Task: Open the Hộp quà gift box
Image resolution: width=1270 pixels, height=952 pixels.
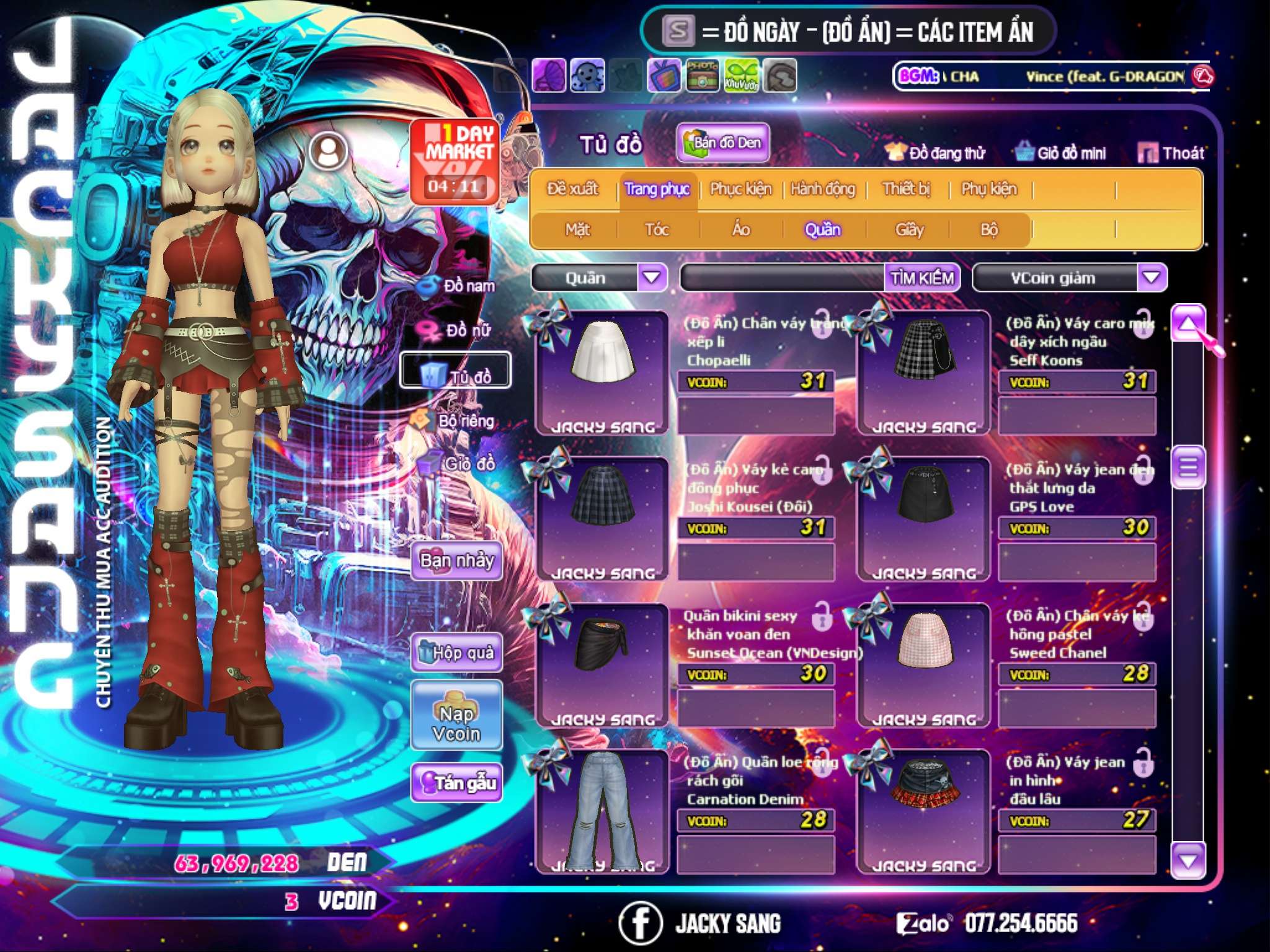Action: click(x=457, y=653)
